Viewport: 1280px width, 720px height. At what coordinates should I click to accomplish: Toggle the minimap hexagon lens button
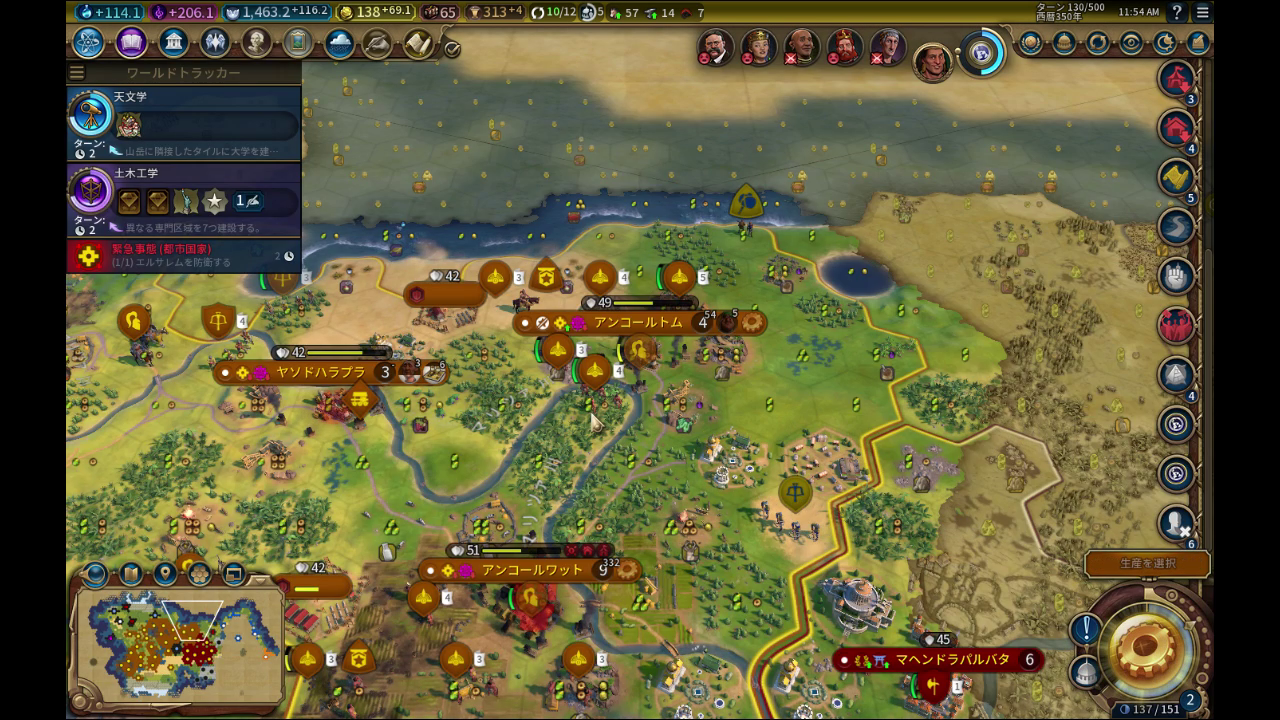[x=199, y=574]
